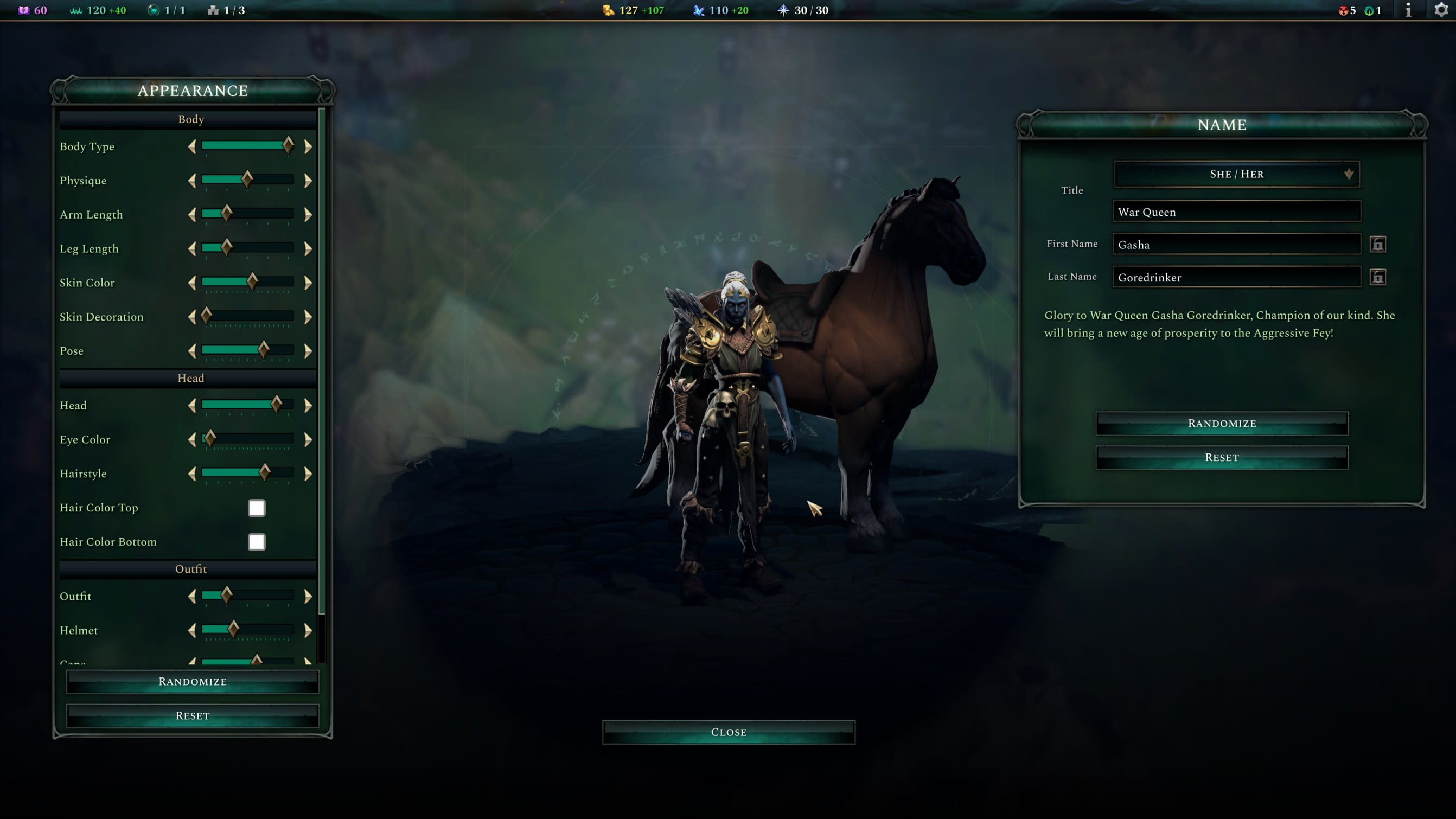Click the First Name field Gasha
This screenshot has width=1456, height=819.
tap(1236, 245)
